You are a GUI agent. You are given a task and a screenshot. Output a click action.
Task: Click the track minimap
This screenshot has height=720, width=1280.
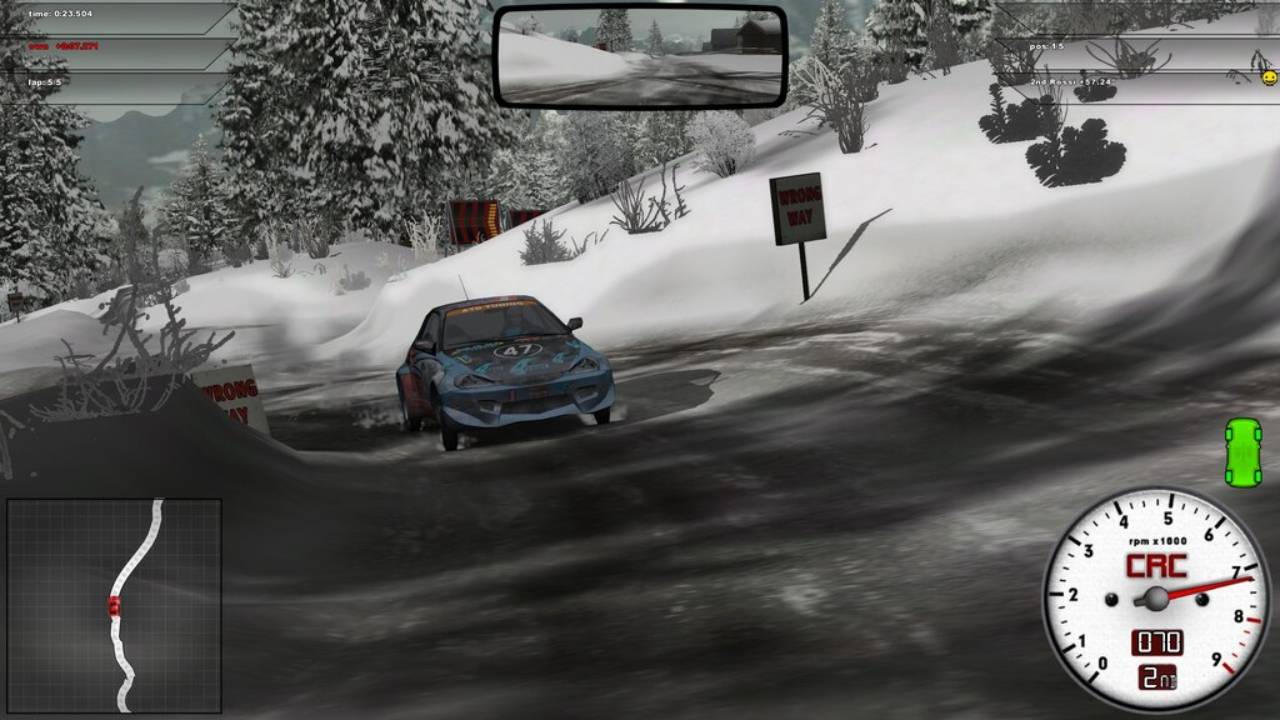(114, 606)
